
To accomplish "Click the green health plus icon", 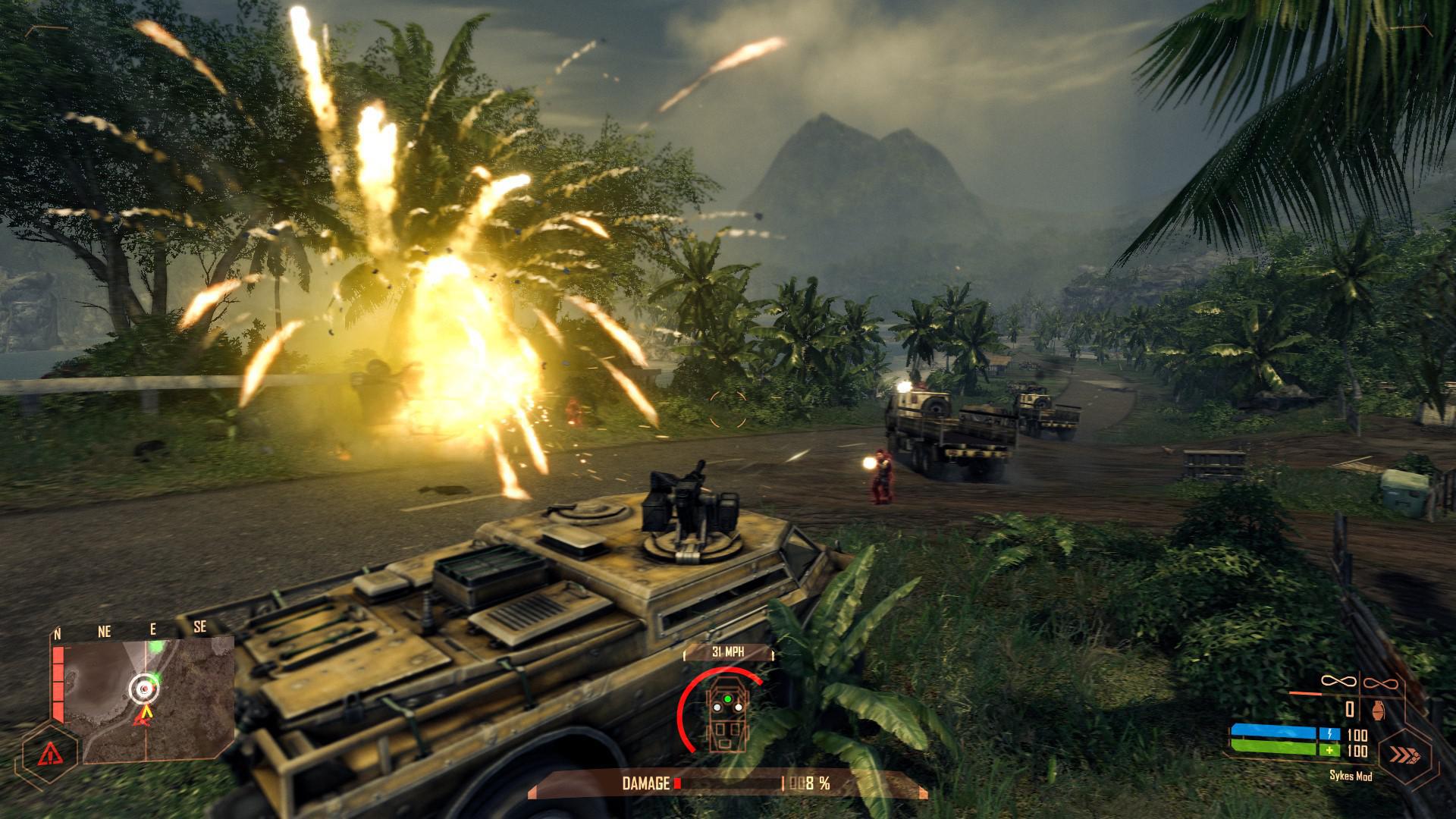I will pos(1331,751).
